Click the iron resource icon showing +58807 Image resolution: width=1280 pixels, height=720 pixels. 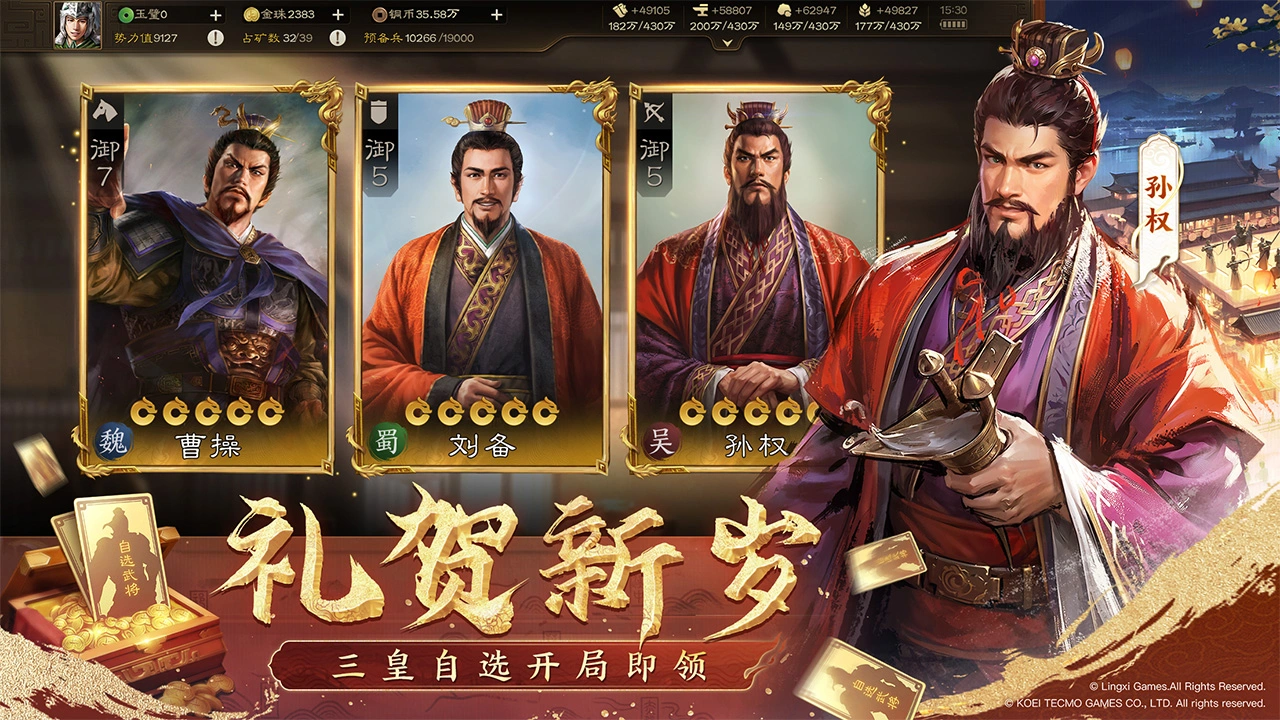tap(700, 8)
